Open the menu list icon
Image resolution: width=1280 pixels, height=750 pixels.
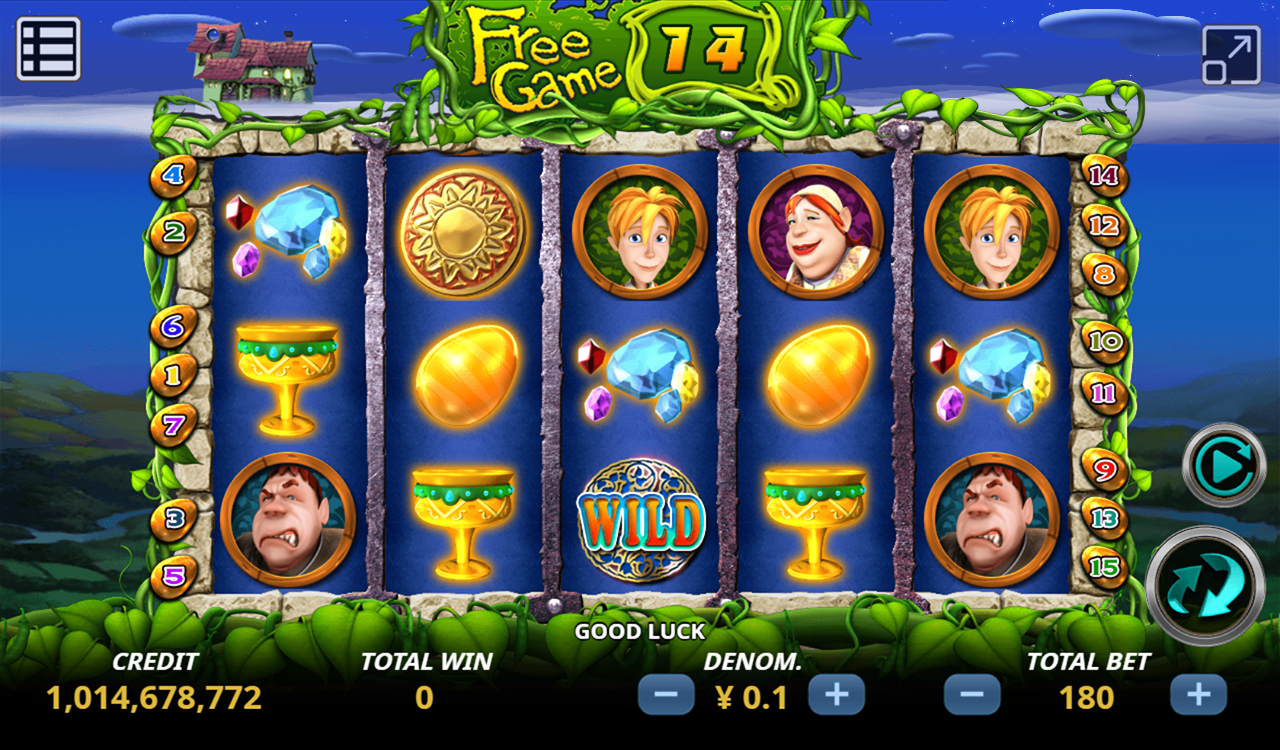tap(48, 48)
